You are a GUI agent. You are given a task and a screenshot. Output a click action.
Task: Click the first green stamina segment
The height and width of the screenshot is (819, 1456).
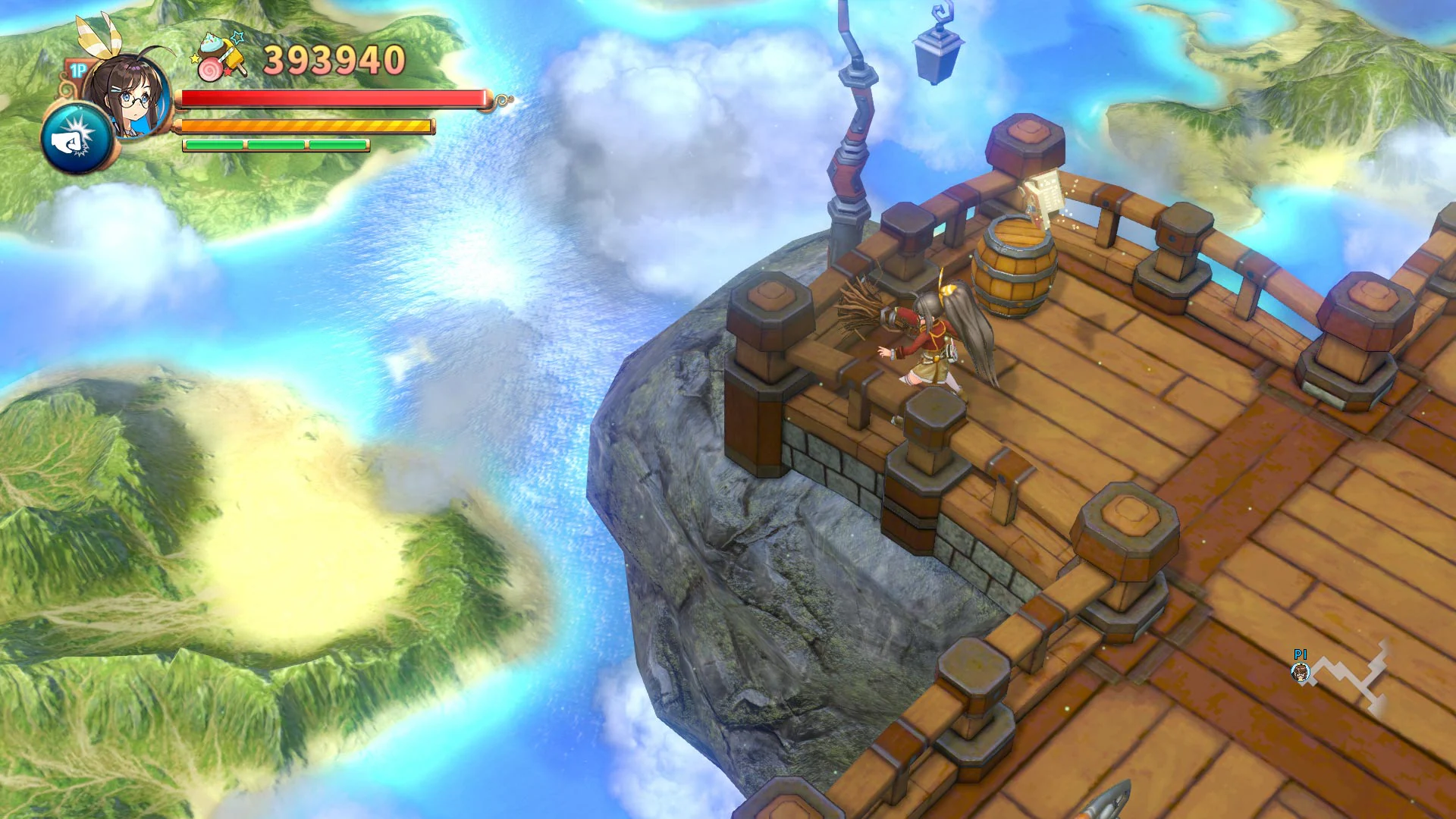pos(216,143)
